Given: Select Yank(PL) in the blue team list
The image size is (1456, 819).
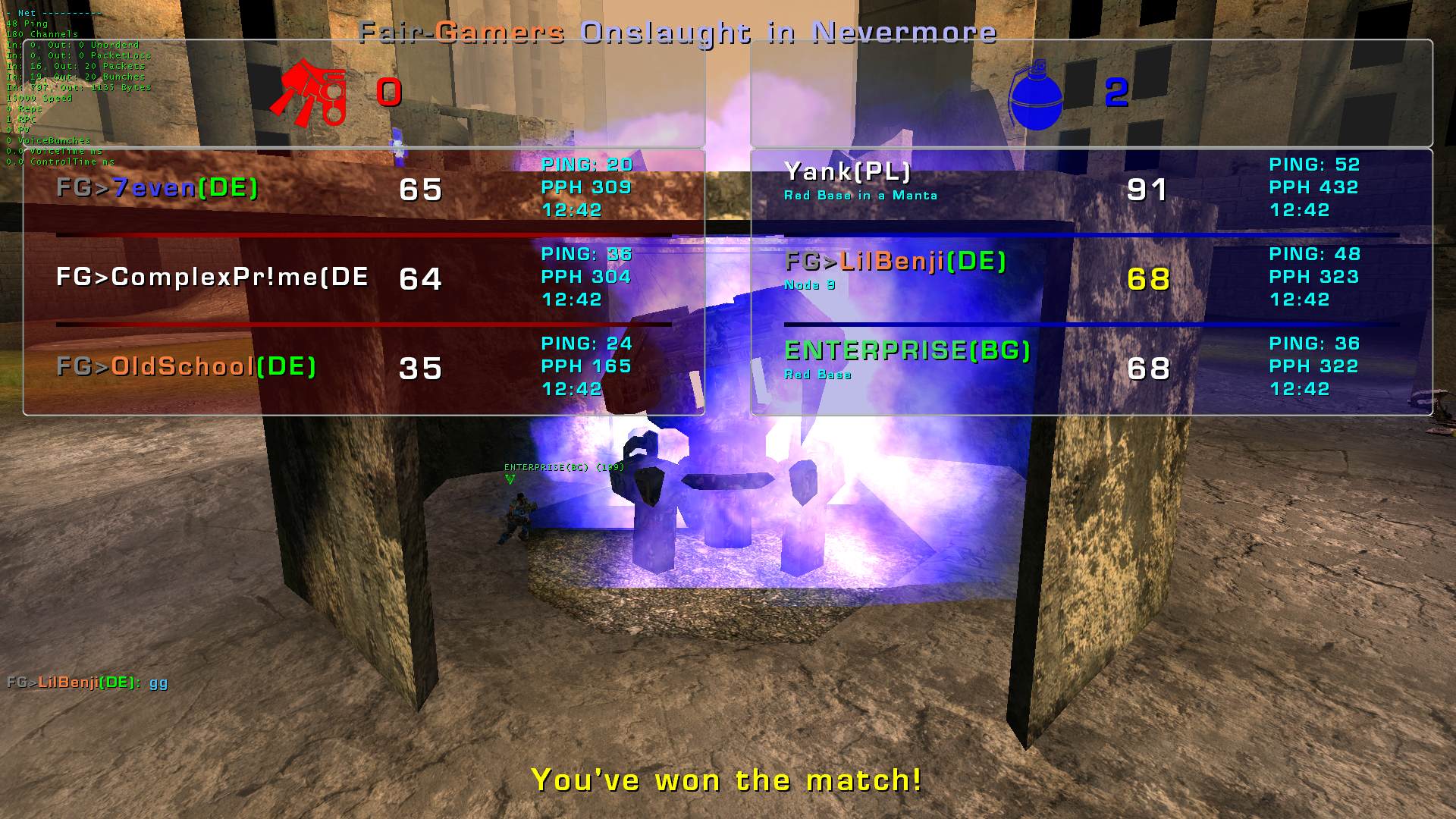Looking at the screenshot, I should click(x=847, y=173).
